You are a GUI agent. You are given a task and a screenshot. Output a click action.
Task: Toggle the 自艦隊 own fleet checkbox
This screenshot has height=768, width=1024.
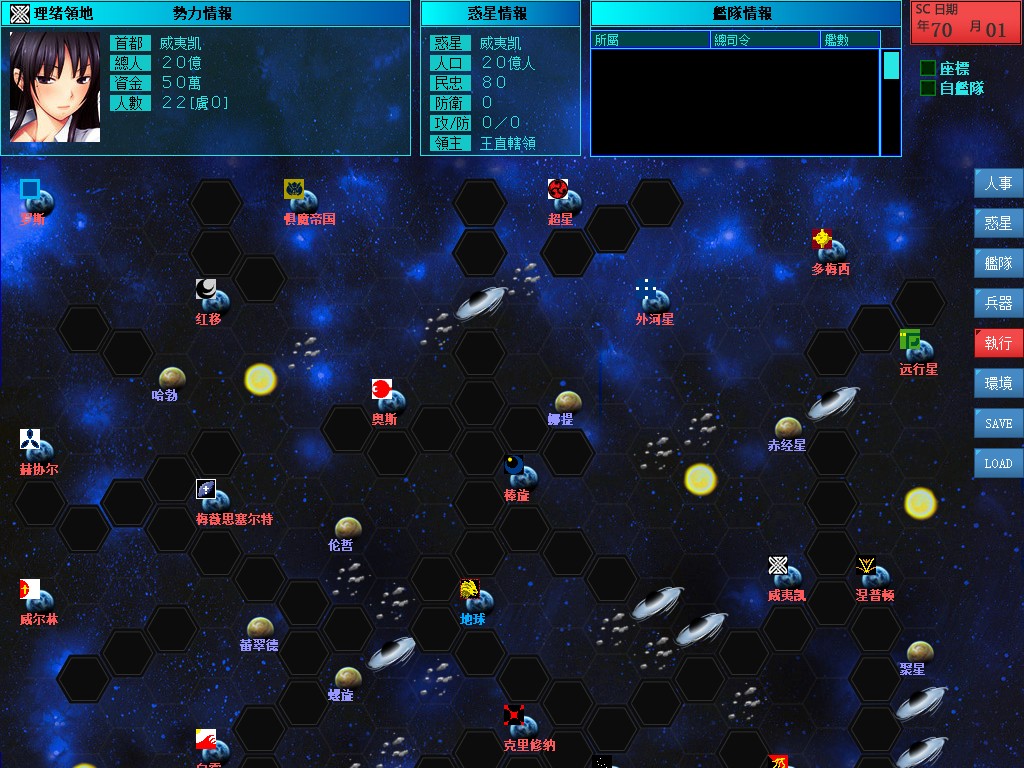[928, 88]
